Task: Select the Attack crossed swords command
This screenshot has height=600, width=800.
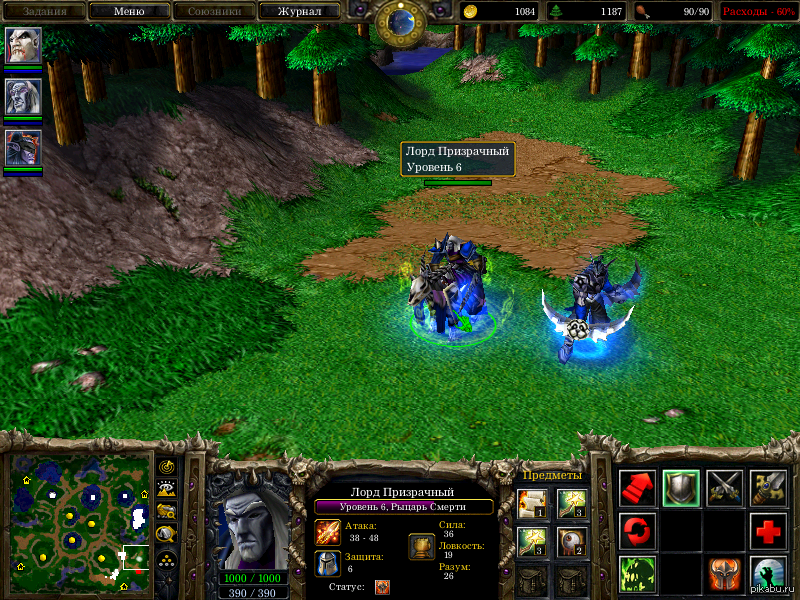Action: (x=725, y=488)
